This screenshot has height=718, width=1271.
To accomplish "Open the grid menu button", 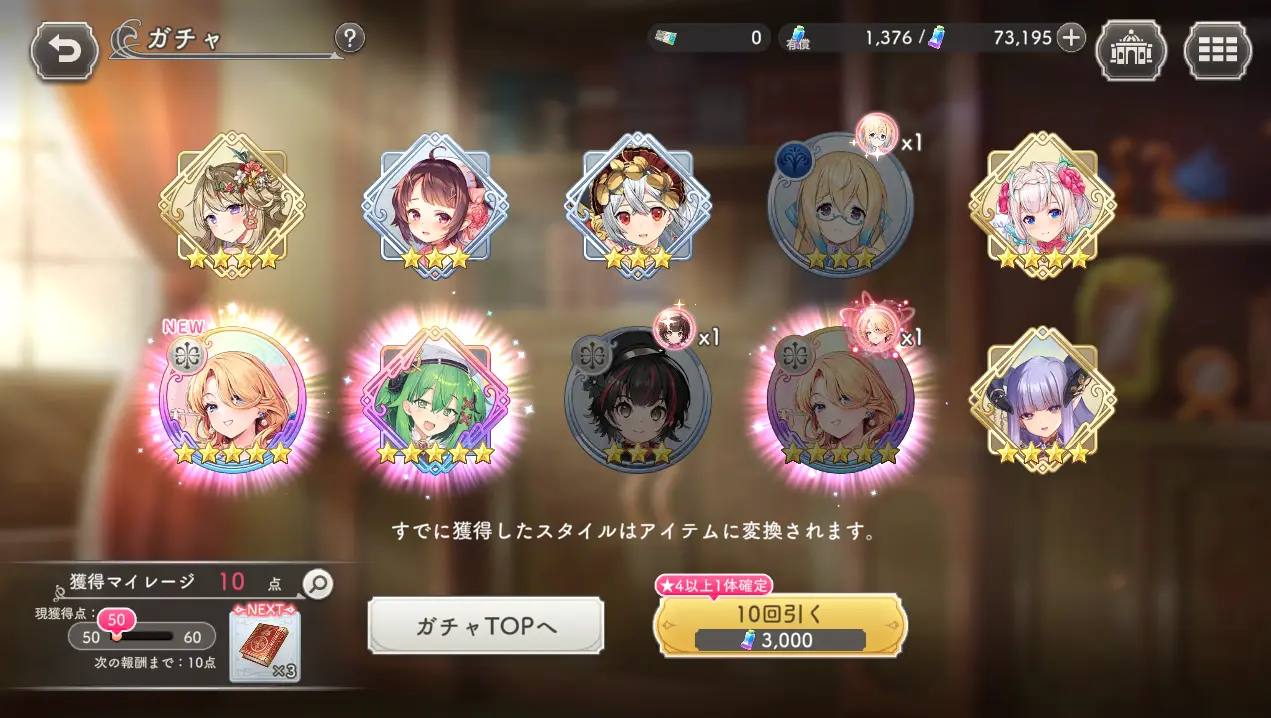I will [x=1217, y=51].
